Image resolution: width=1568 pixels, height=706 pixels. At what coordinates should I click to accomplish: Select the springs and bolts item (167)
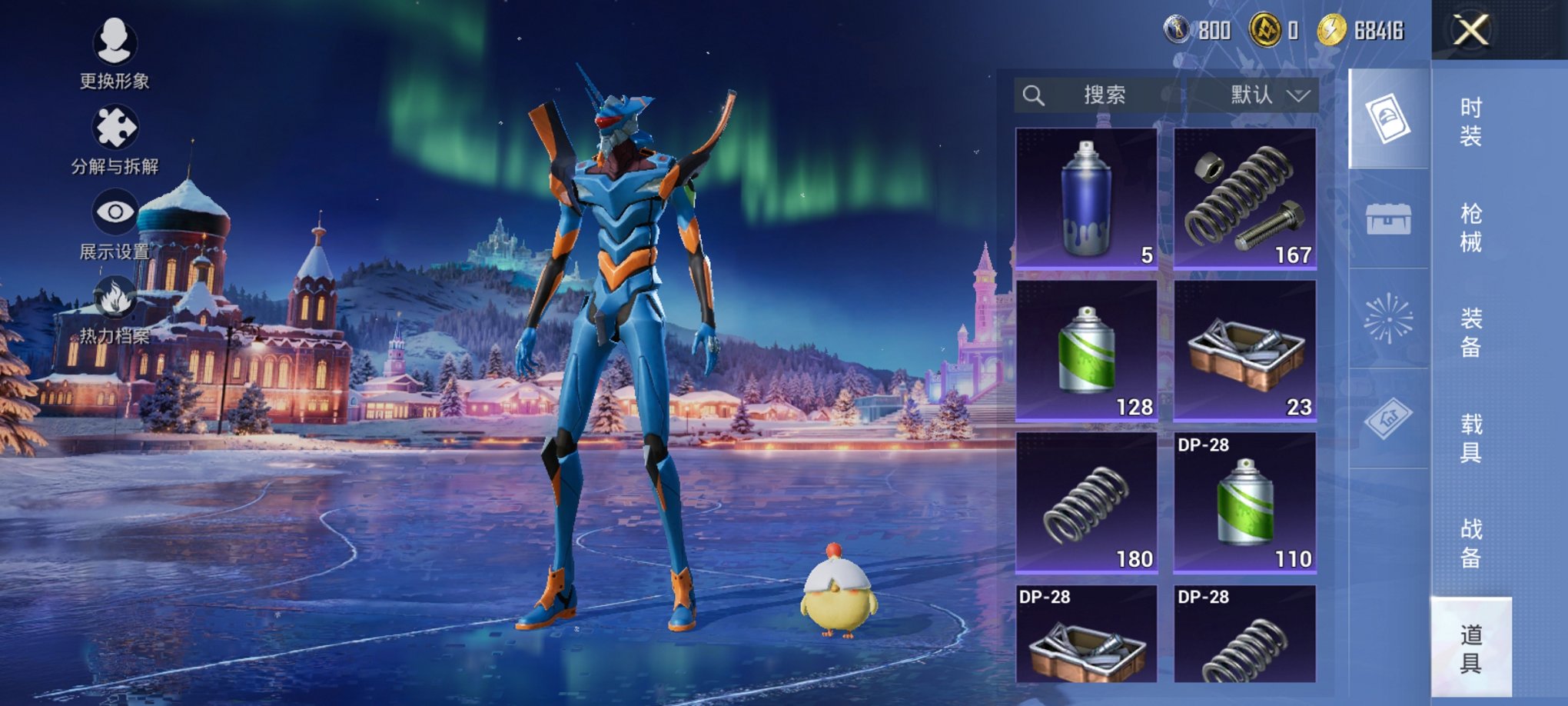(x=1245, y=198)
